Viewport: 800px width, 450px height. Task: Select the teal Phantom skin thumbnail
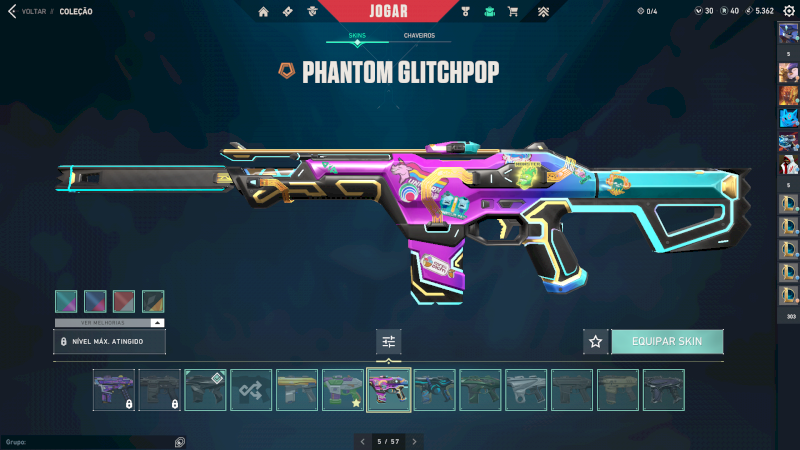point(435,390)
